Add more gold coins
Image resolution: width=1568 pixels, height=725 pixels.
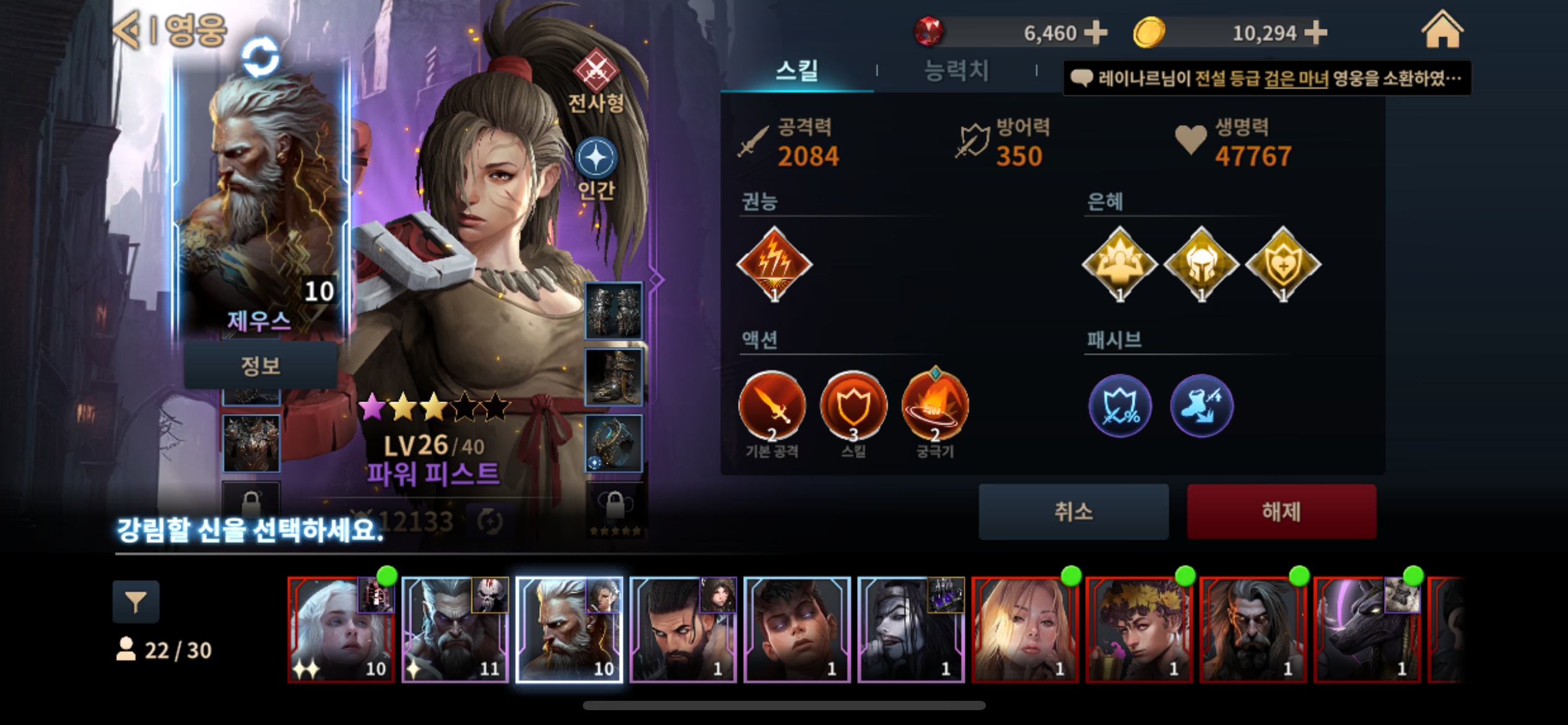(1315, 33)
